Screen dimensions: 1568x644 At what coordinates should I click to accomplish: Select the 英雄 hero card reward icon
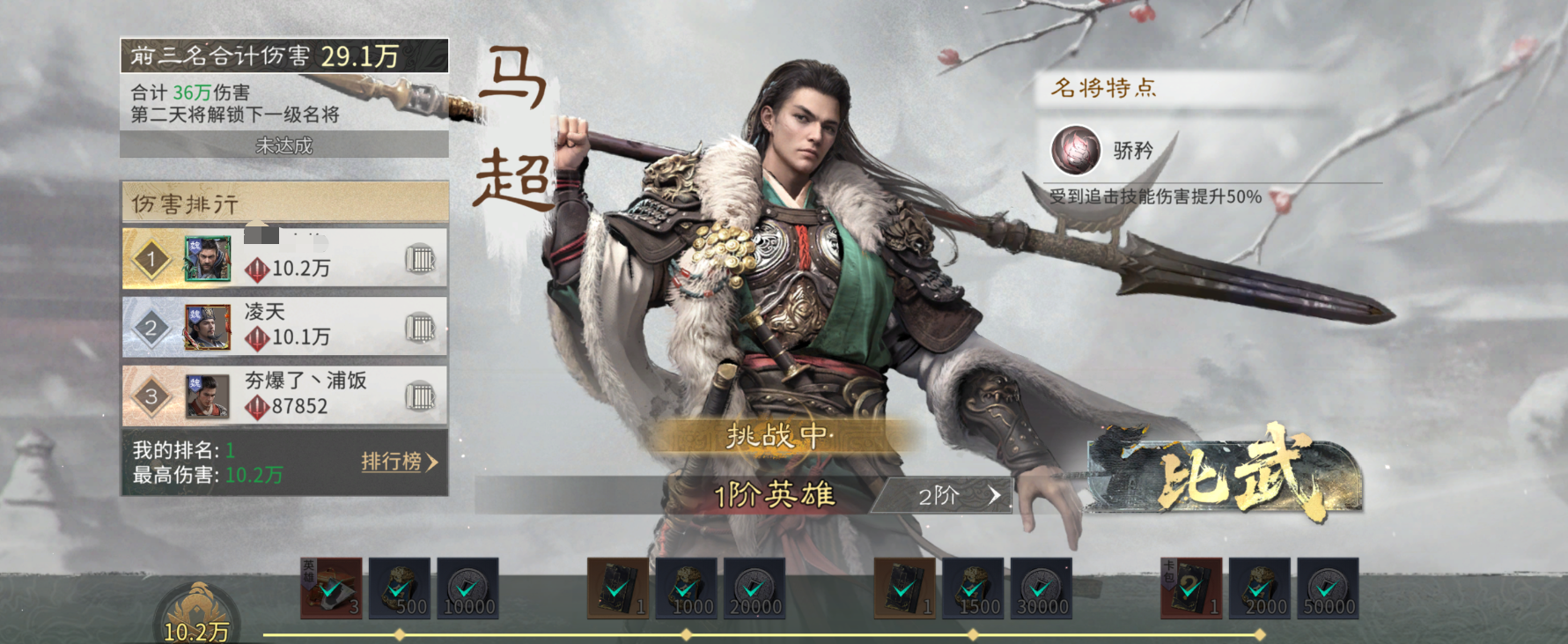click(x=333, y=588)
